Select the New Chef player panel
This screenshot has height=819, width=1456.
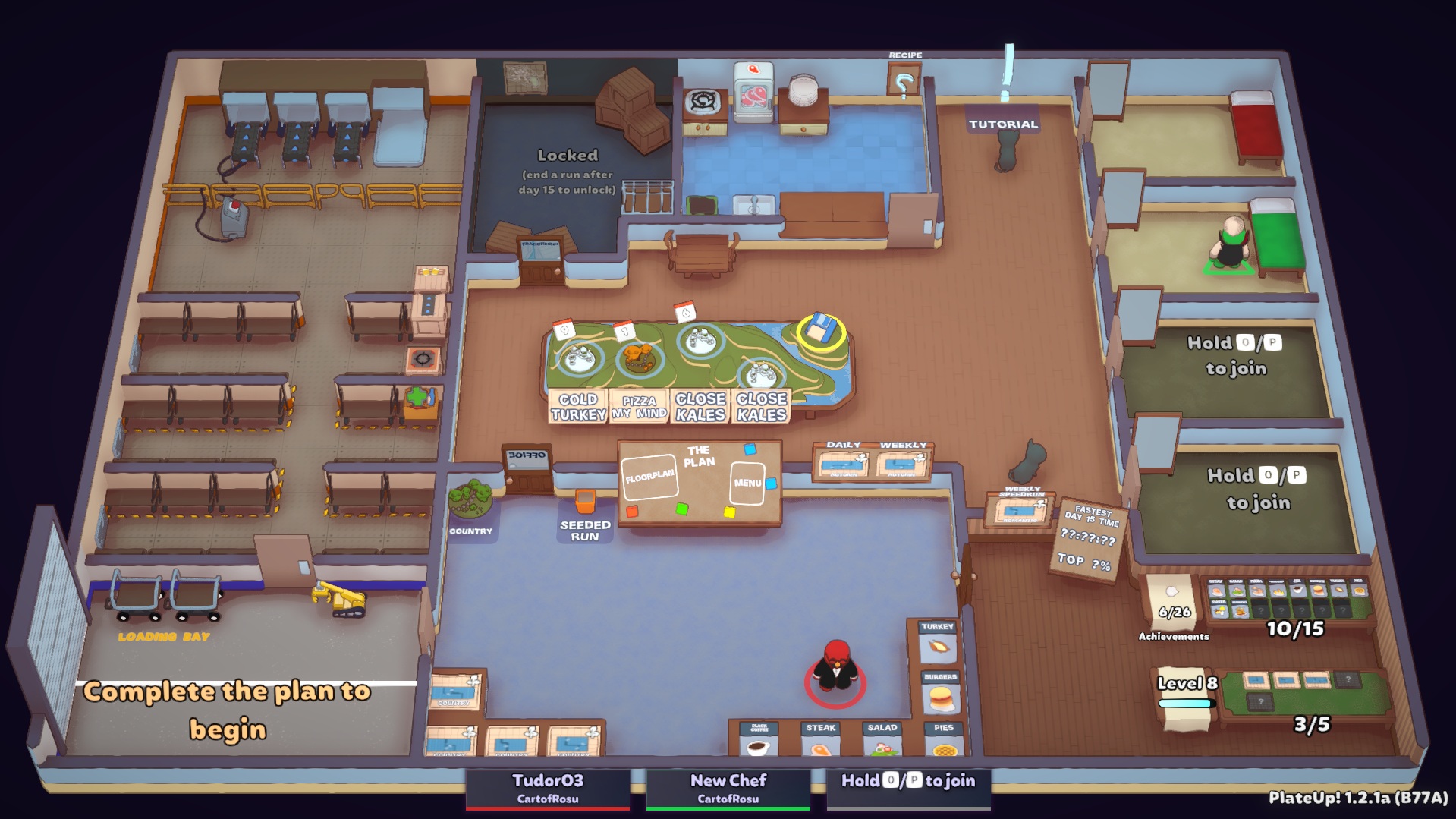click(x=728, y=788)
